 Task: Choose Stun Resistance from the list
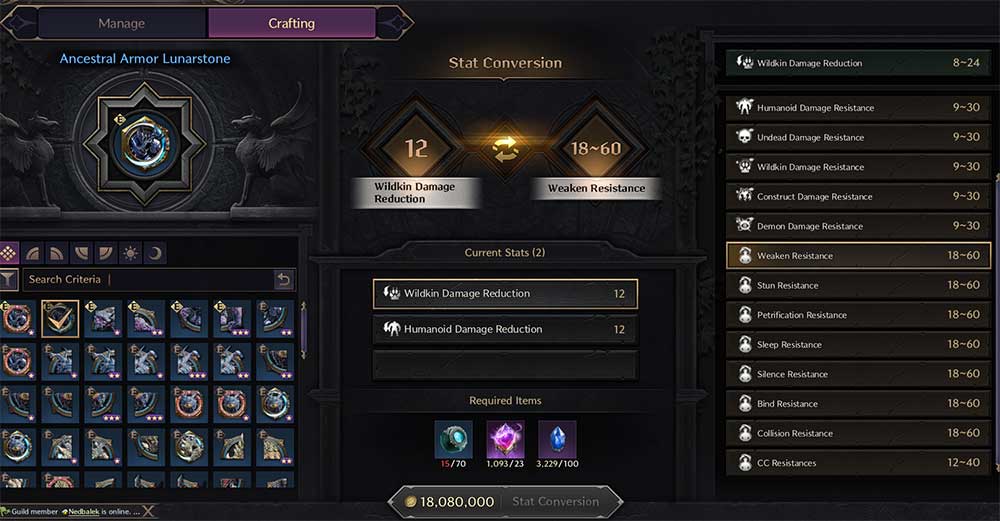tap(858, 286)
